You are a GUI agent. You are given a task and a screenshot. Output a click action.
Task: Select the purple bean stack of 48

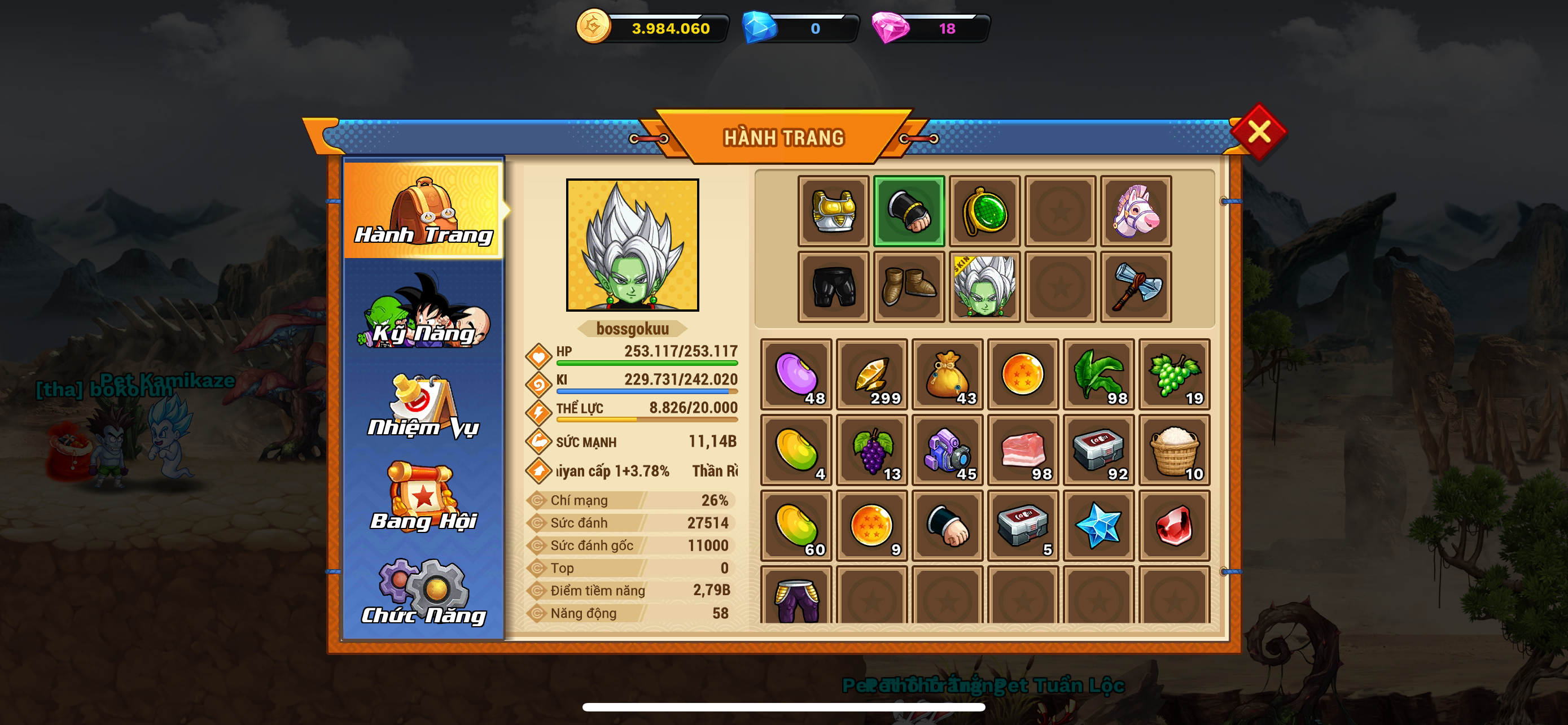pyautogui.click(x=796, y=374)
